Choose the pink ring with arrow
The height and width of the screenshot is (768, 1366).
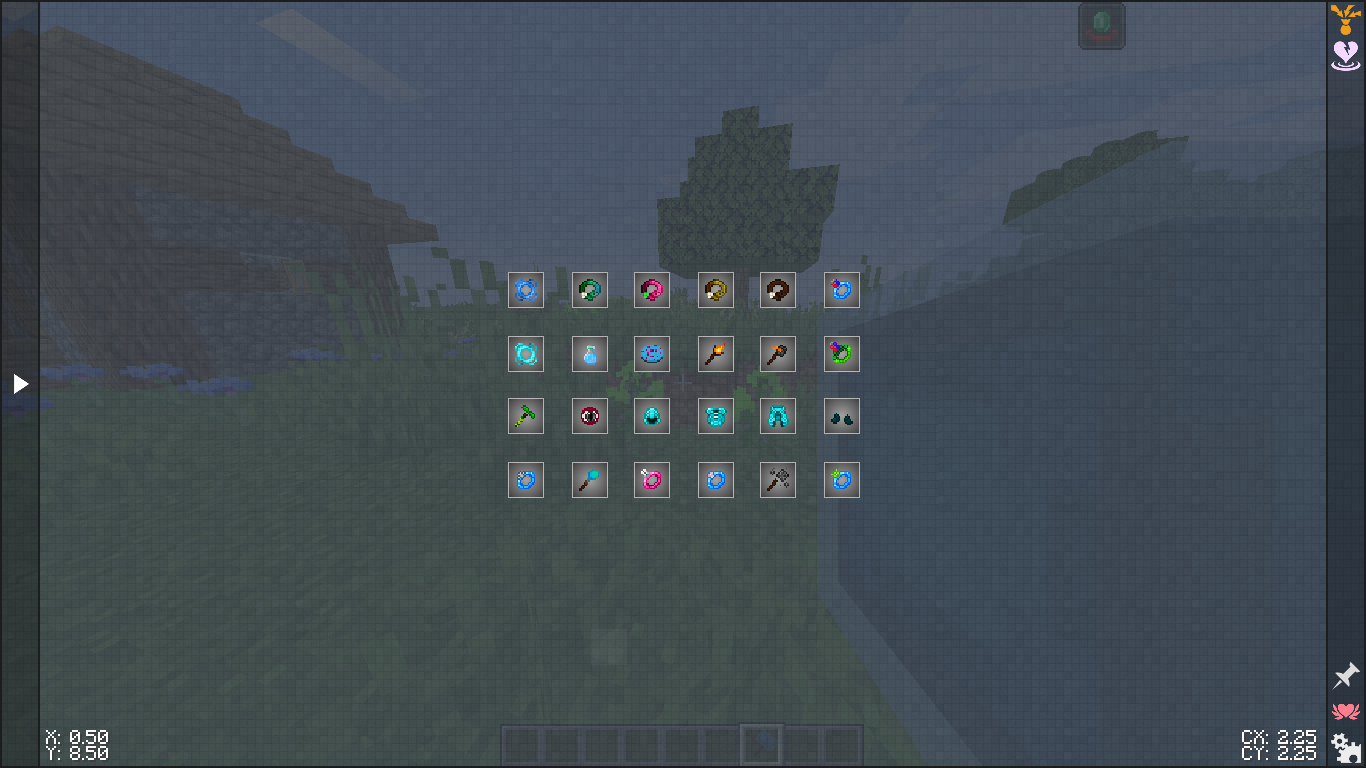pyautogui.click(x=652, y=480)
